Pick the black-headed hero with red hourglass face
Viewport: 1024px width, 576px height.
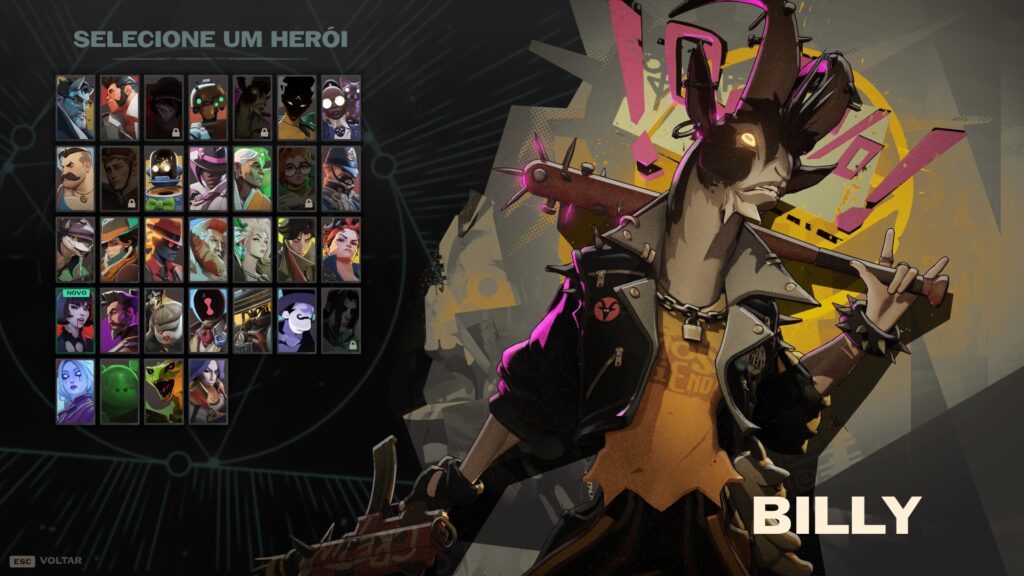click(208, 320)
